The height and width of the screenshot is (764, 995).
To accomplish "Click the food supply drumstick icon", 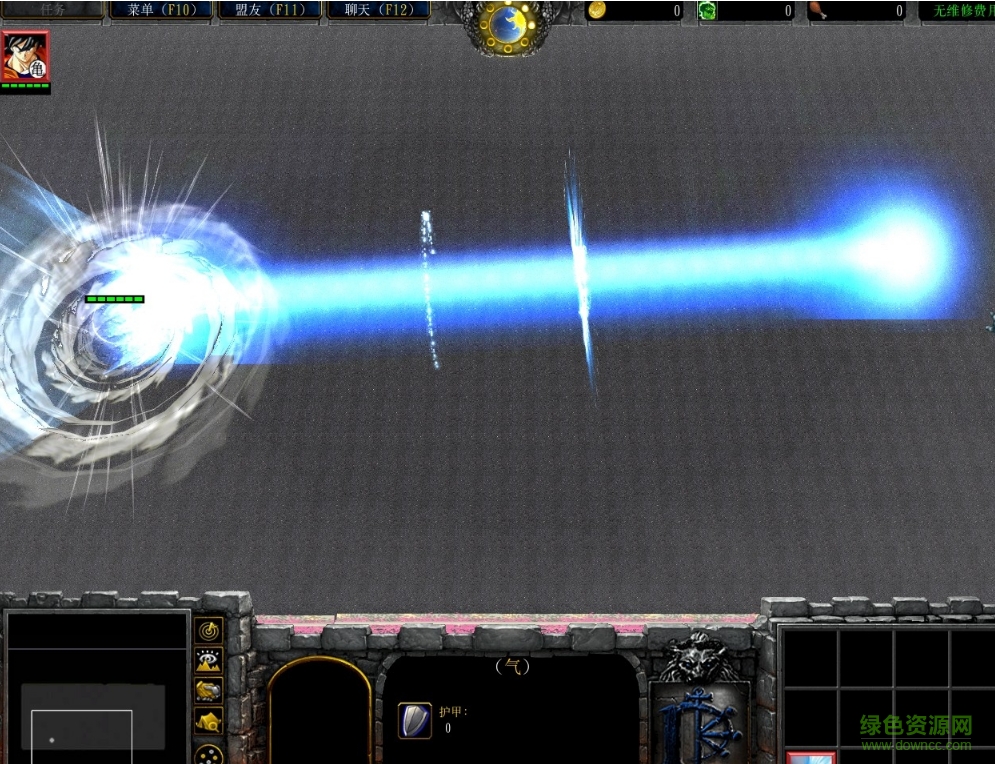I will click(817, 10).
